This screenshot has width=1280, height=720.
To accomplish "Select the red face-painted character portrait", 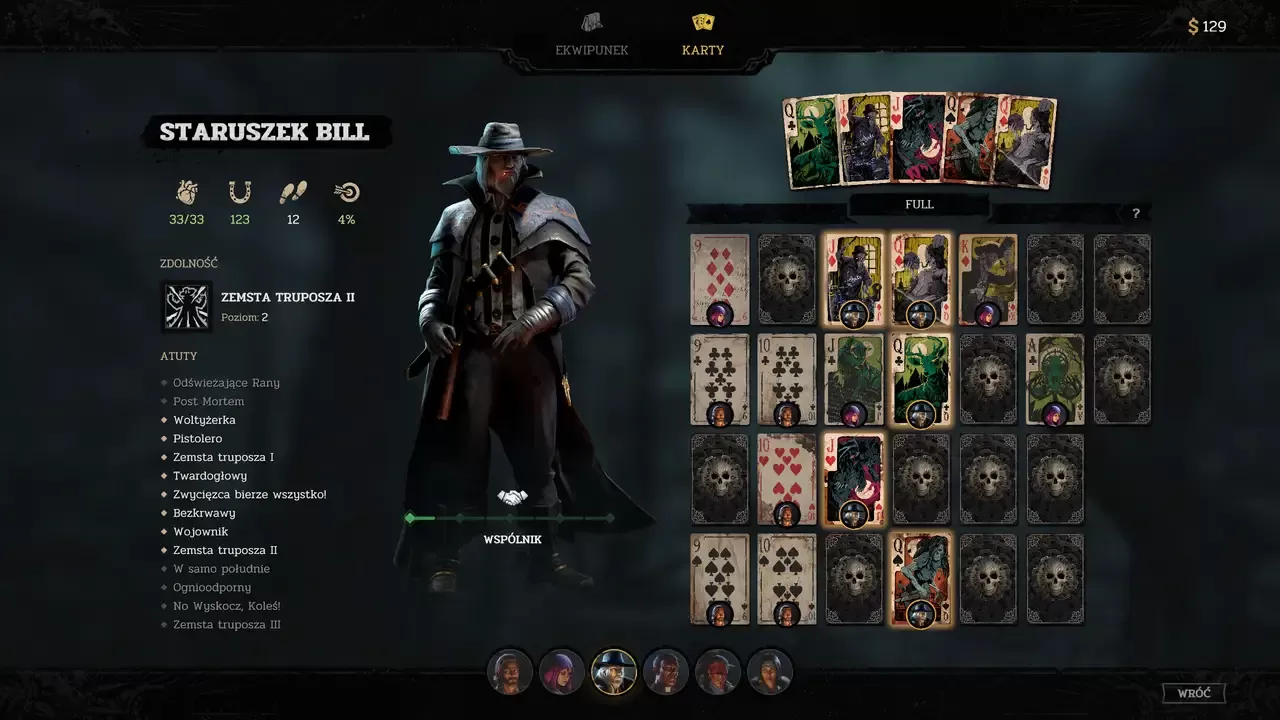I will (718, 672).
